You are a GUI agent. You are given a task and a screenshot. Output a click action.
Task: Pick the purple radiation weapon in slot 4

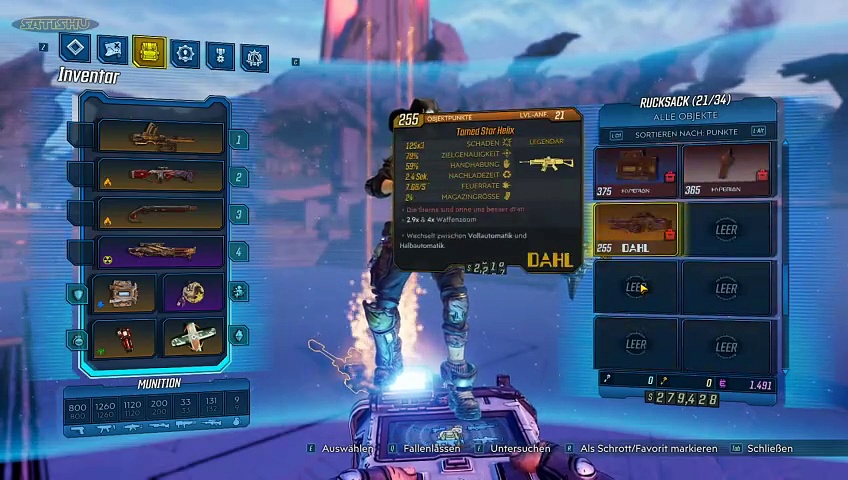[x=160, y=251]
